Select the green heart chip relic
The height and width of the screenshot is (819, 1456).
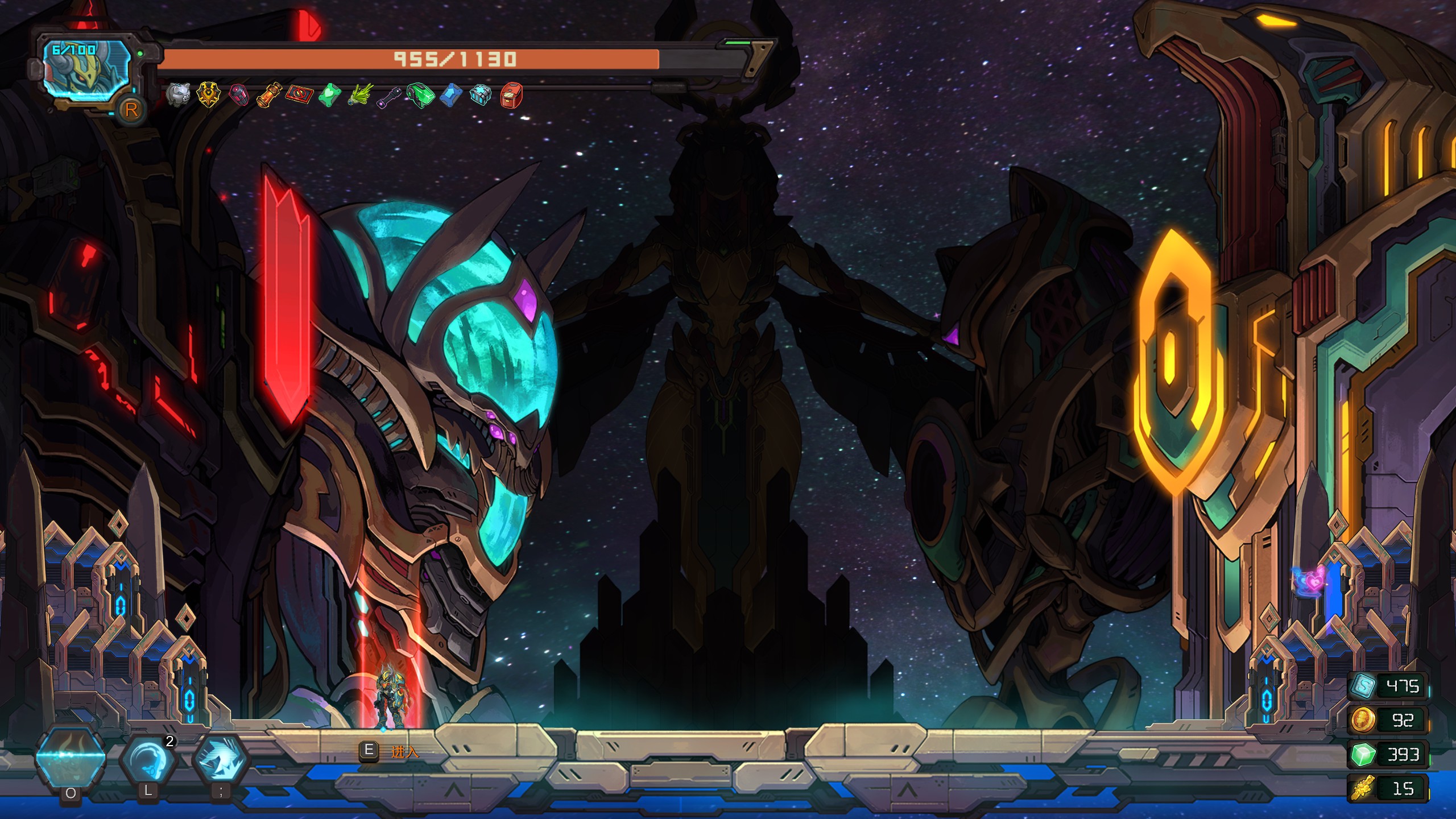pos(330,95)
